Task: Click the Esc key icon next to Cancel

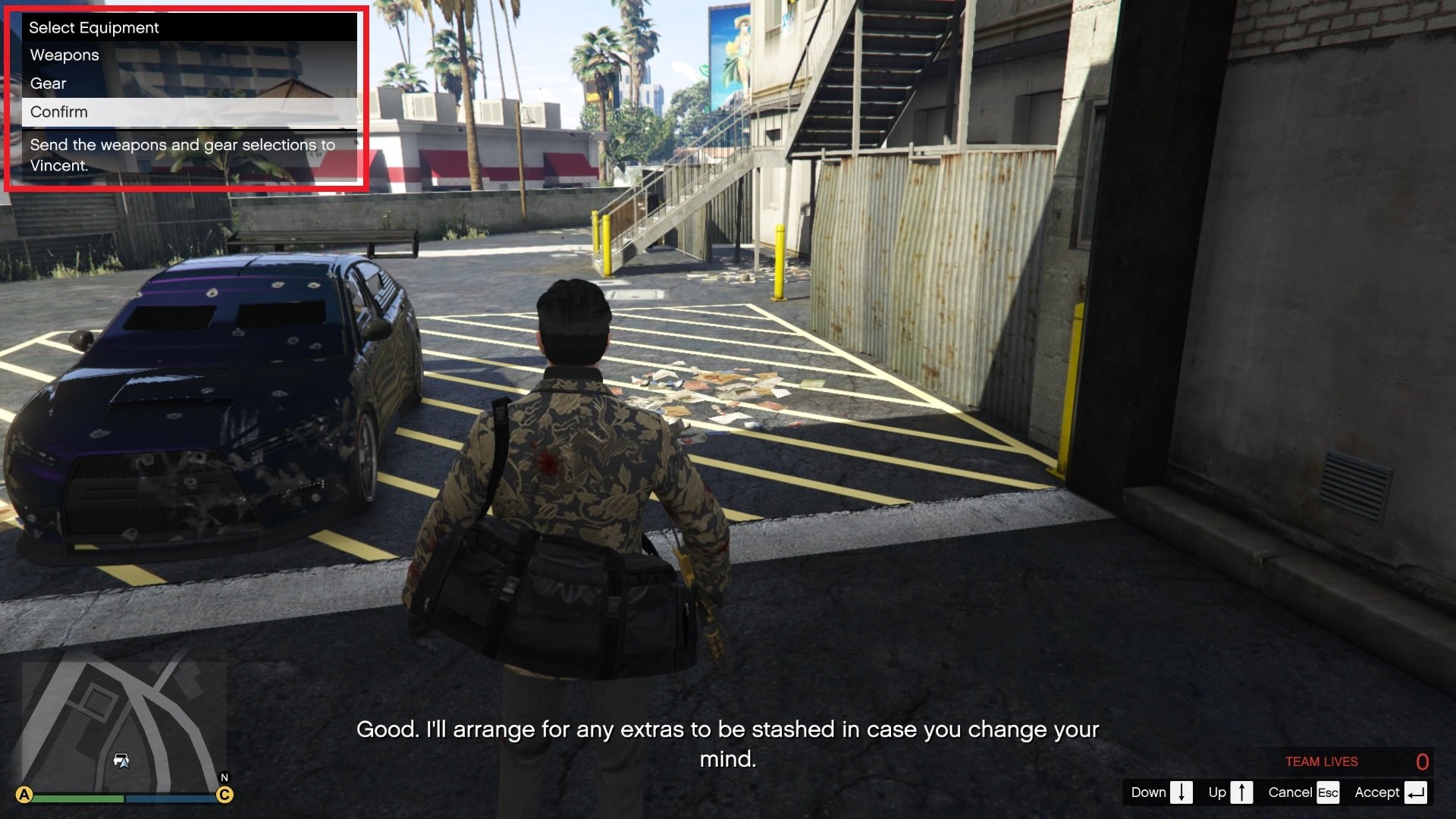Action: click(x=1329, y=792)
